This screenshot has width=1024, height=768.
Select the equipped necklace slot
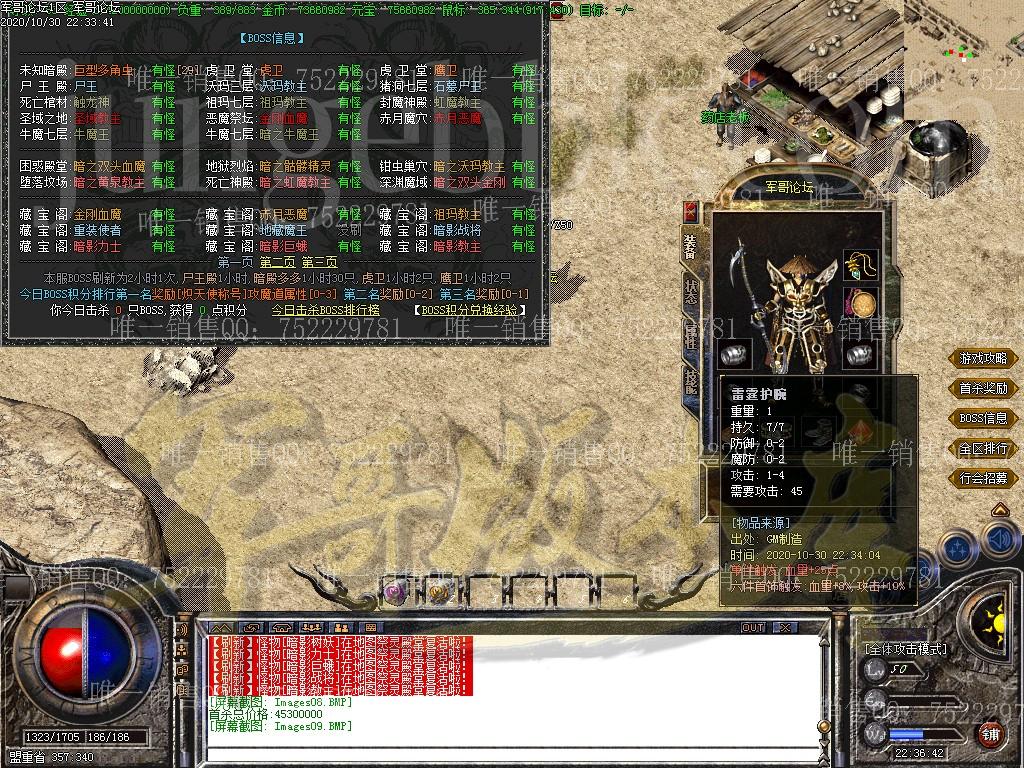[x=859, y=267]
